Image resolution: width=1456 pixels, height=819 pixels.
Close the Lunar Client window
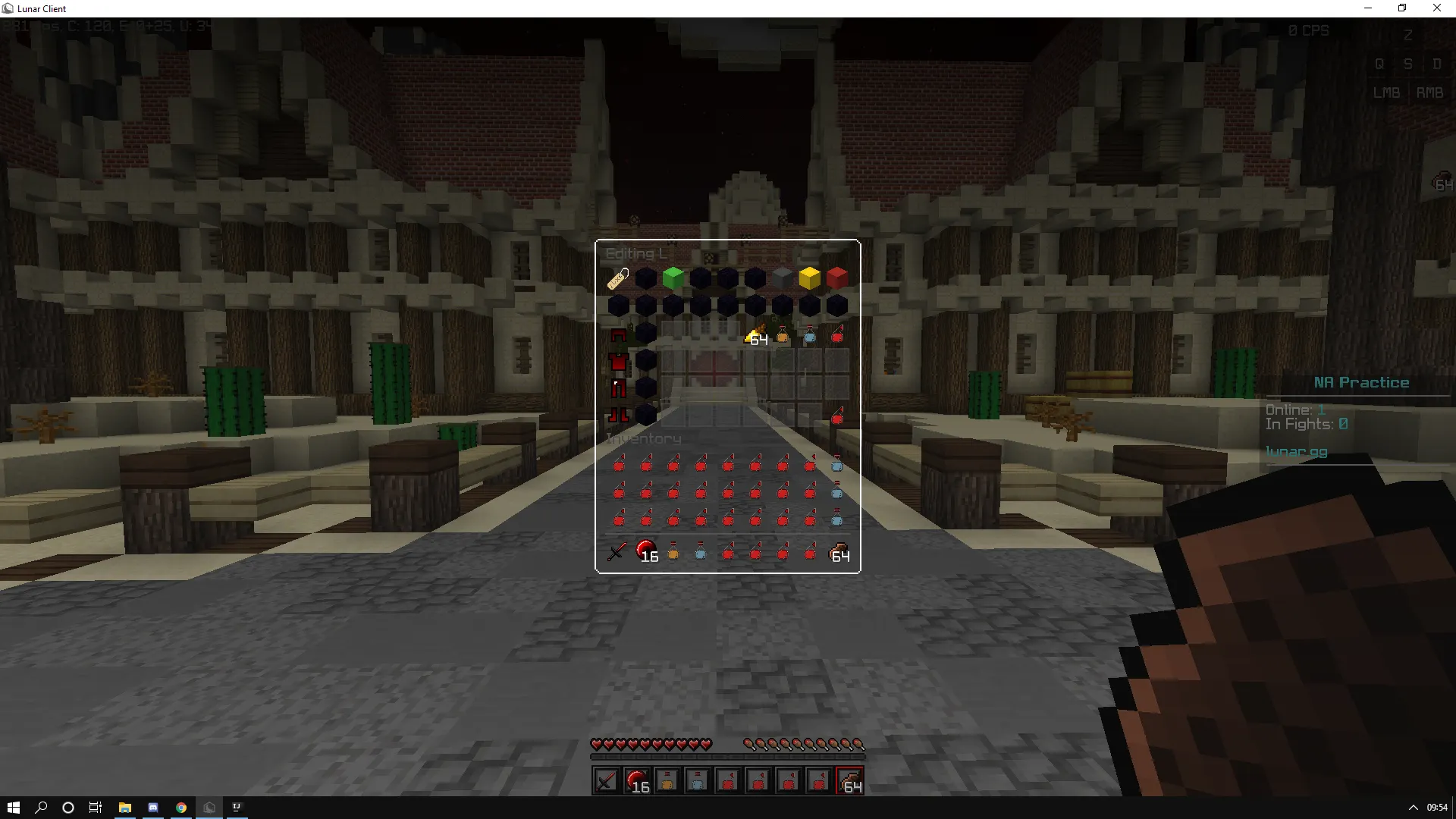tap(1436, 8)
